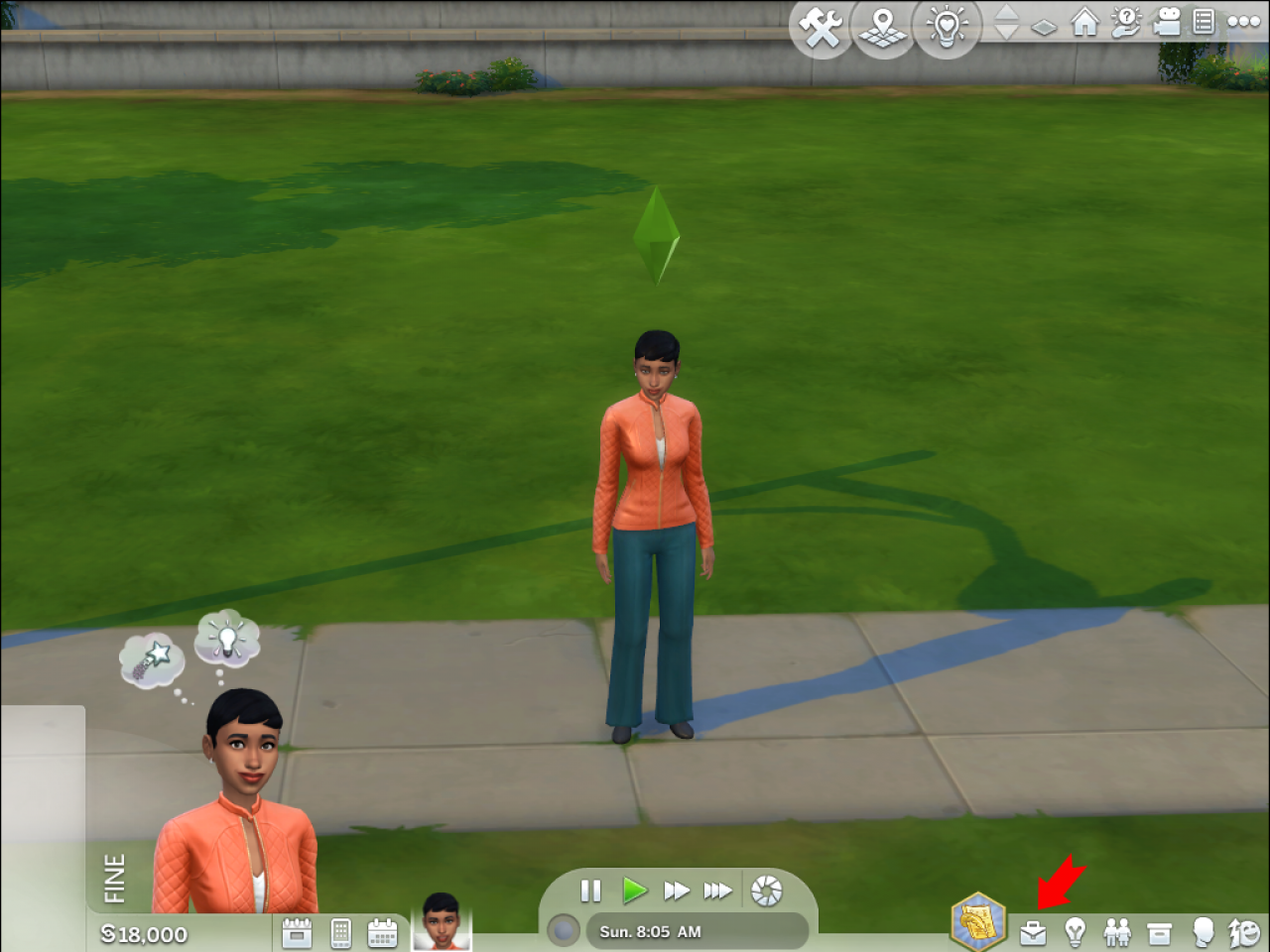Open the Sim's Inventory box icon
This screenshot has height=952, width=1270.
[x=1160, y=932]
